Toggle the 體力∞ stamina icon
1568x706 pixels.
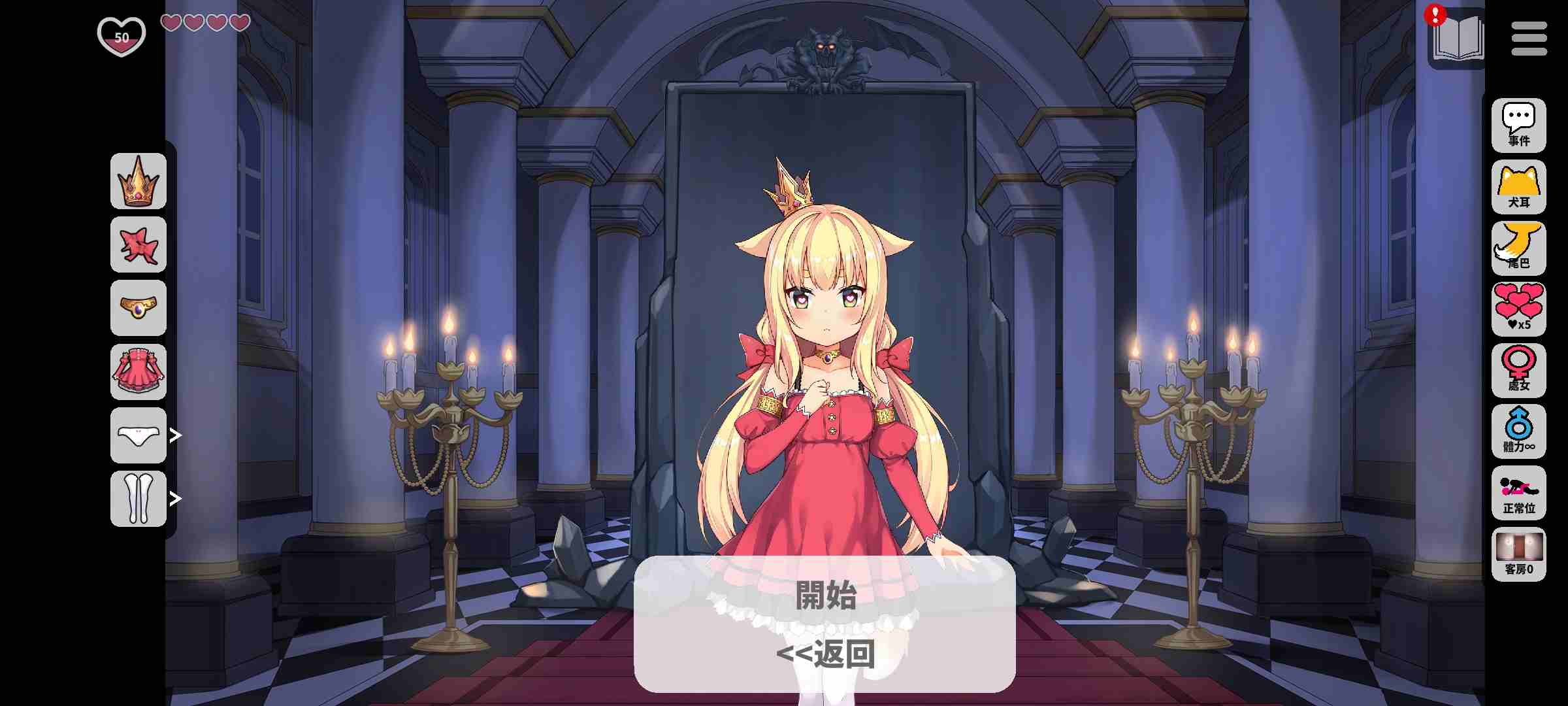(x=1519, y=432)
